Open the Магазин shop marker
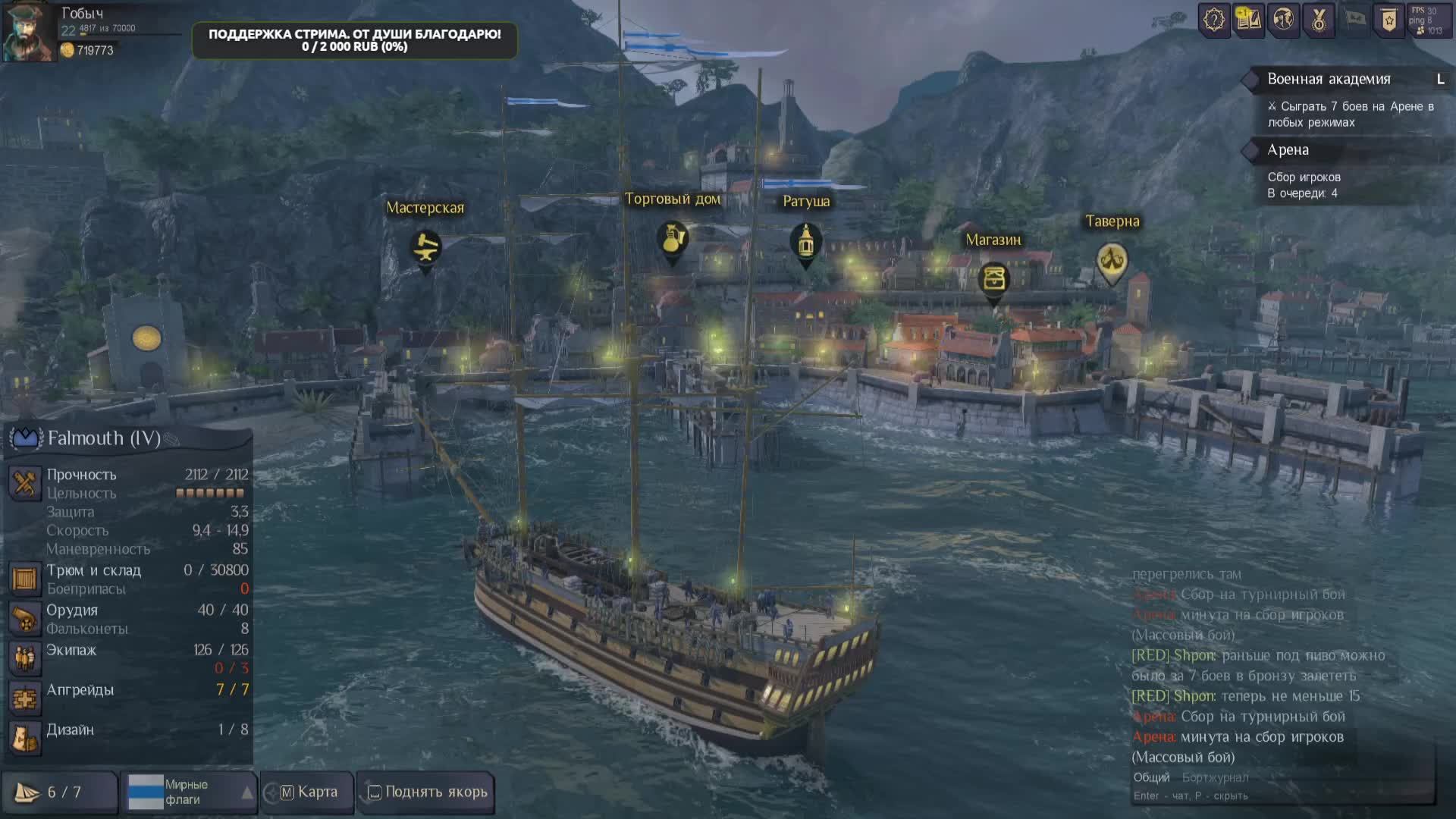 tap(993, 279)
